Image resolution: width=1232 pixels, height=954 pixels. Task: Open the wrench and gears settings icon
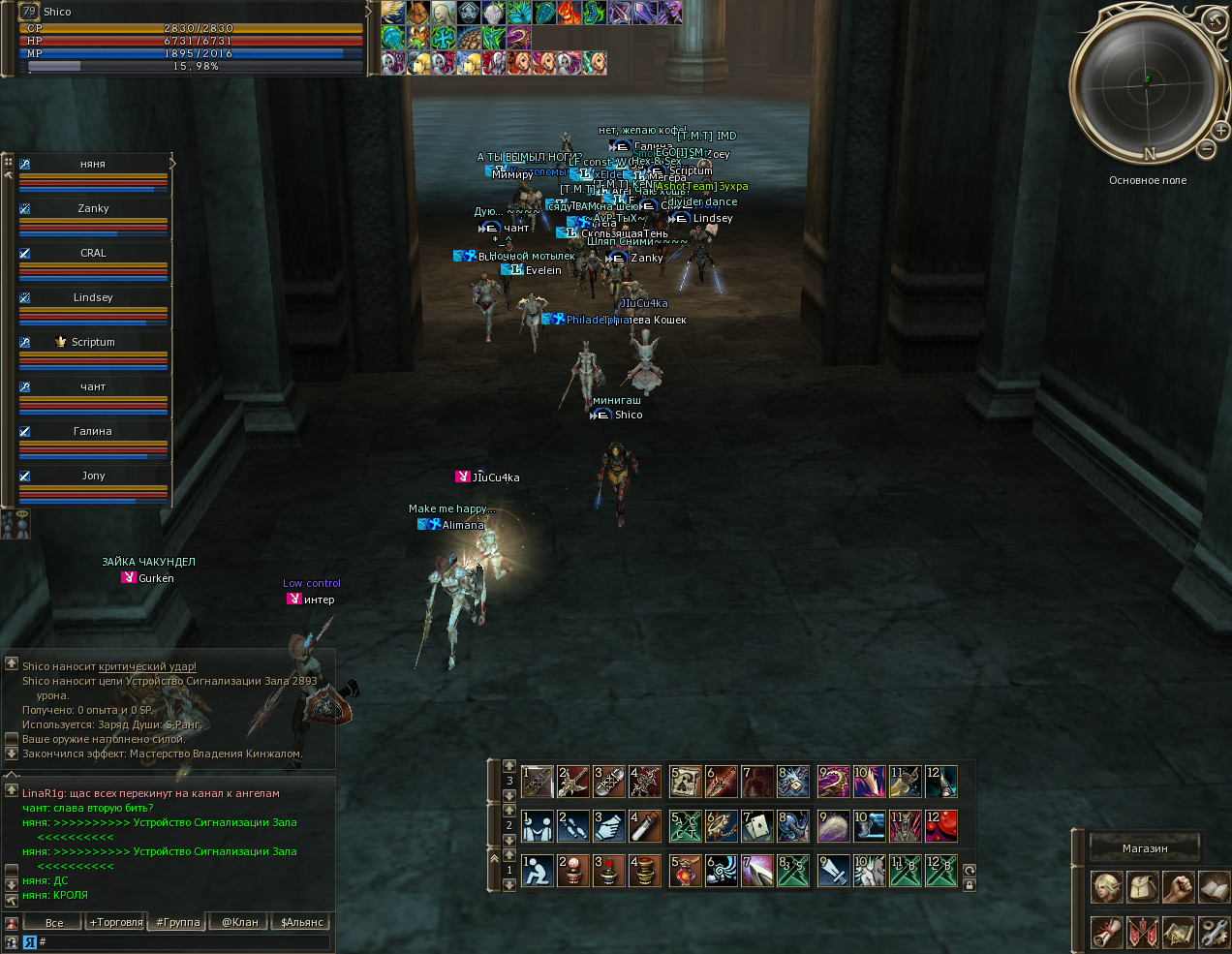[x=1214, y=932]
